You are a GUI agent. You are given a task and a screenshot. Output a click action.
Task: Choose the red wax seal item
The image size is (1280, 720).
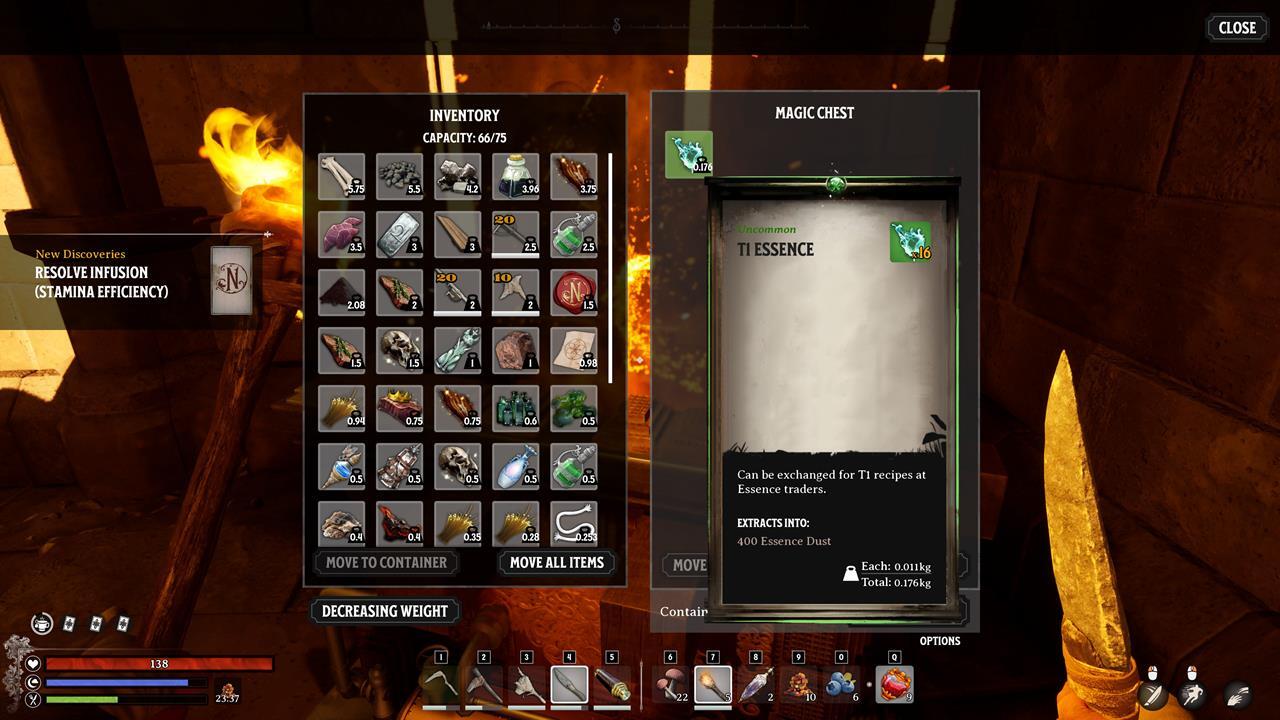(574, 292)
